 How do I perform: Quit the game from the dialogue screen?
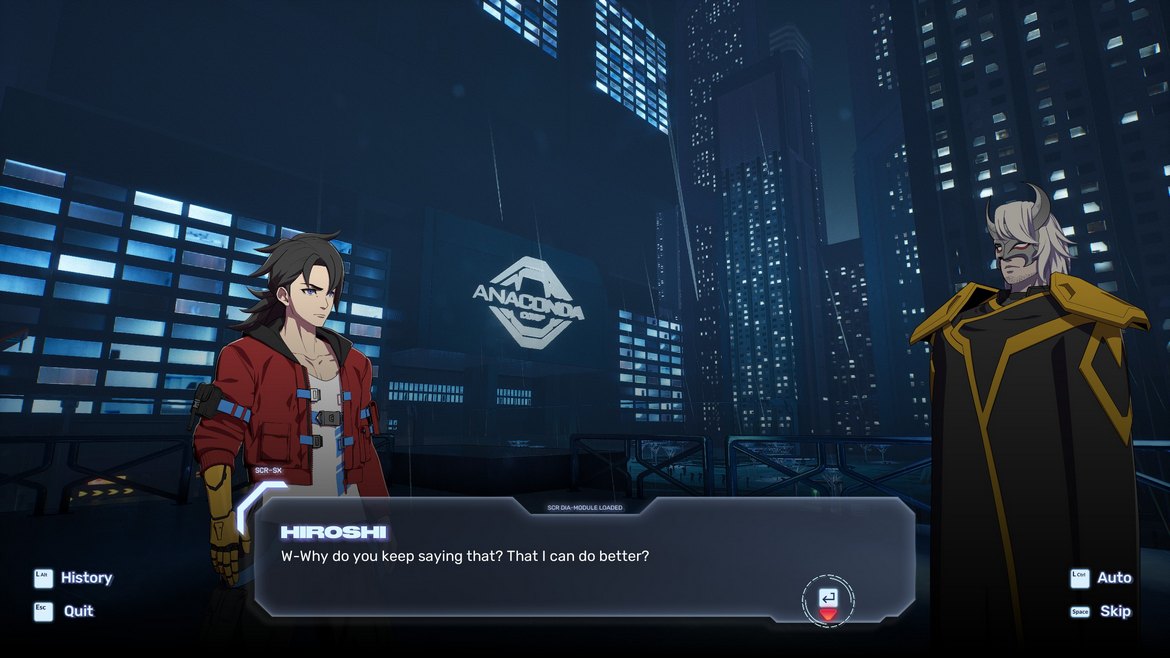pyautogui.click(x=66, y=611)
